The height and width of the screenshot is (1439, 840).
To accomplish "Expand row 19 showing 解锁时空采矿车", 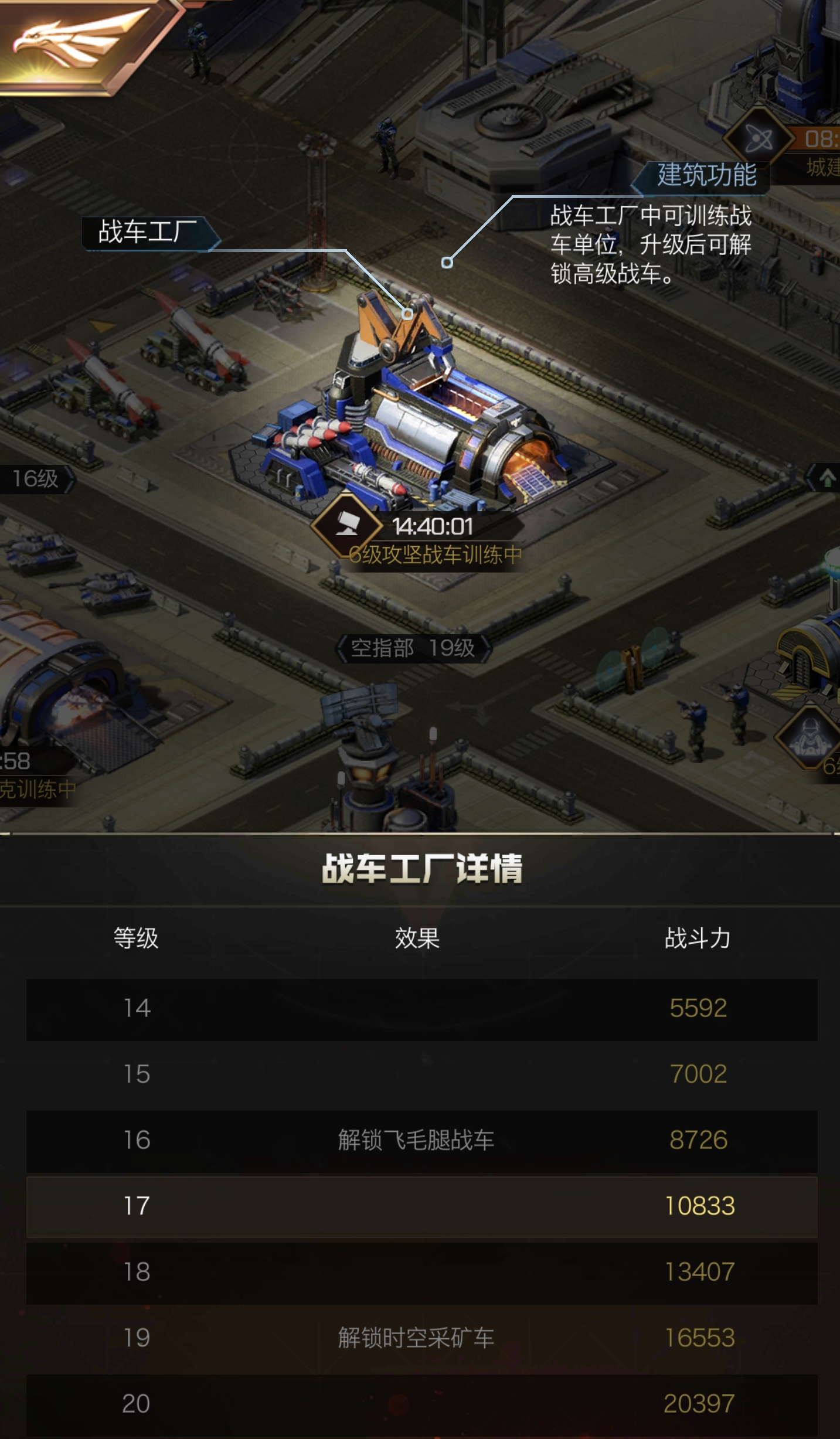I will click(420, 1339).
